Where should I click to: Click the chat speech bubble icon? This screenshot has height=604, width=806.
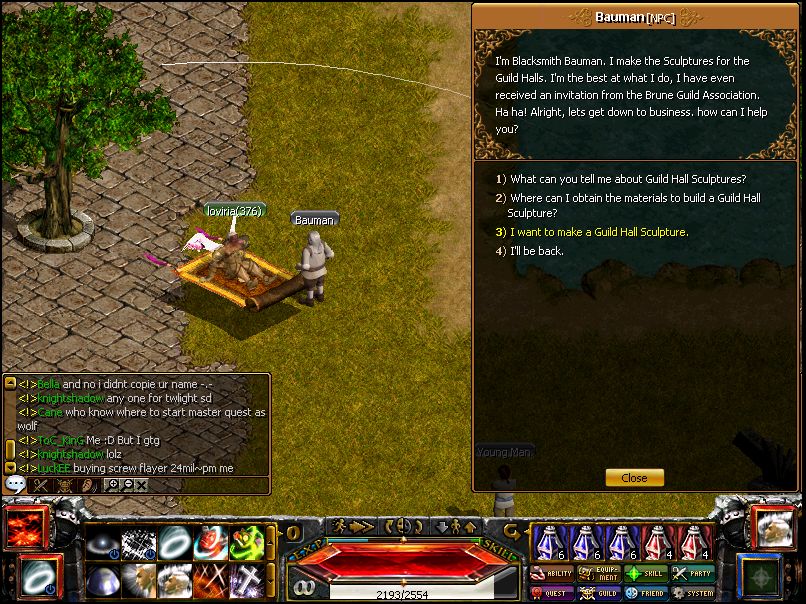coord(15,484)
